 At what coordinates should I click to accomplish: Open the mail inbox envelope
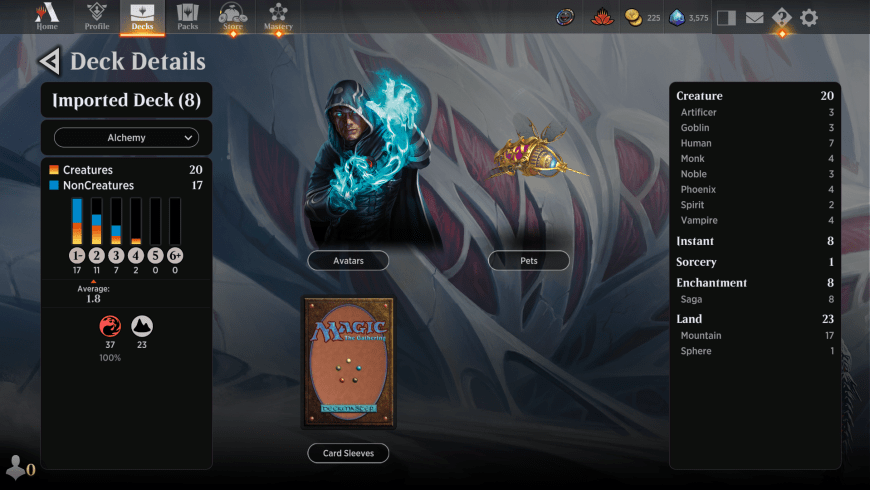755,17
